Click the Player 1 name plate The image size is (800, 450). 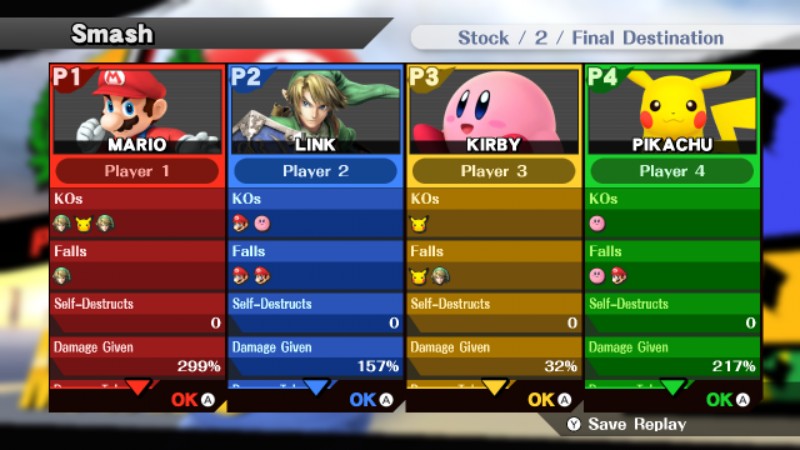[x=137, y=171]
